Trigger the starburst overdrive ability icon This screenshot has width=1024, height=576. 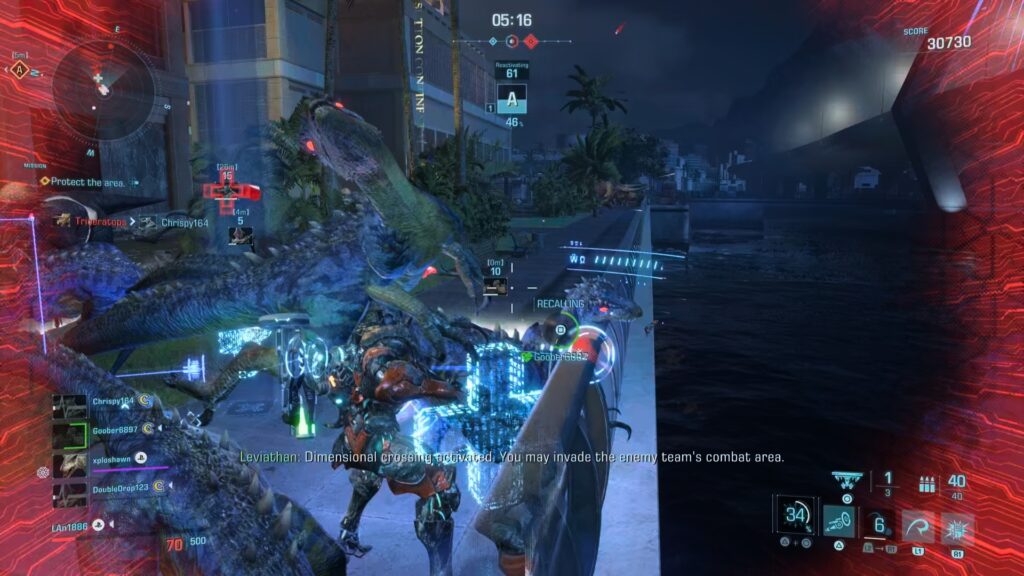[957, 526]
